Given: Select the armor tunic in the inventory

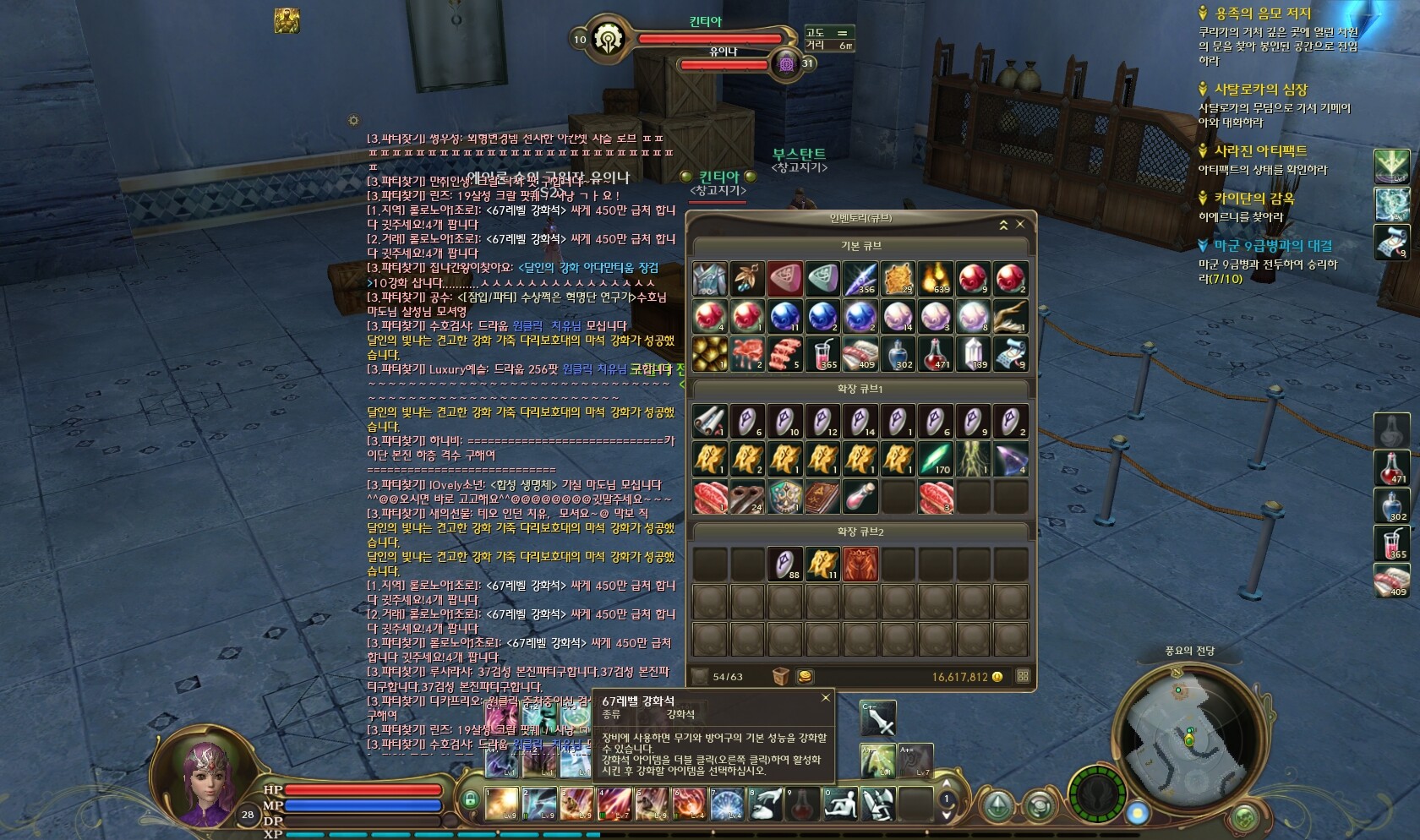Looking at the screenshot, I should [709, 278].
